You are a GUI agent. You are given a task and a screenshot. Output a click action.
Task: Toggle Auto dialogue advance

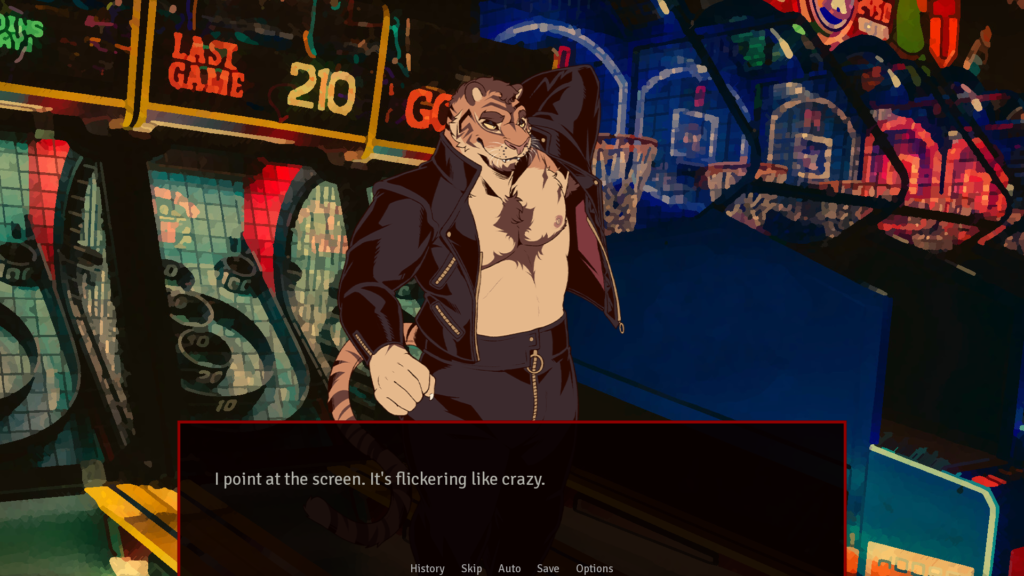[509, 568]
